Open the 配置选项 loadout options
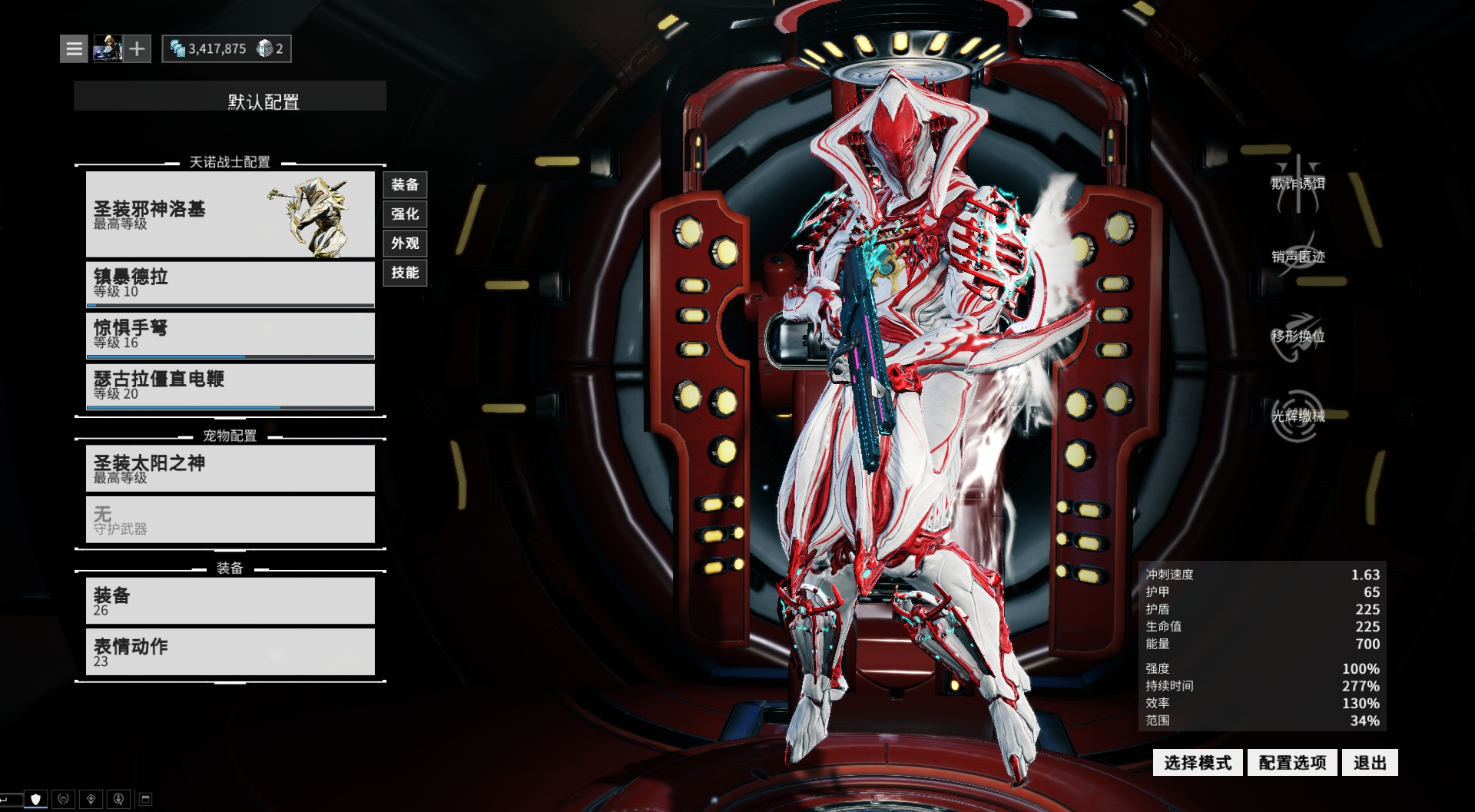 click(x=1292, y=763)
